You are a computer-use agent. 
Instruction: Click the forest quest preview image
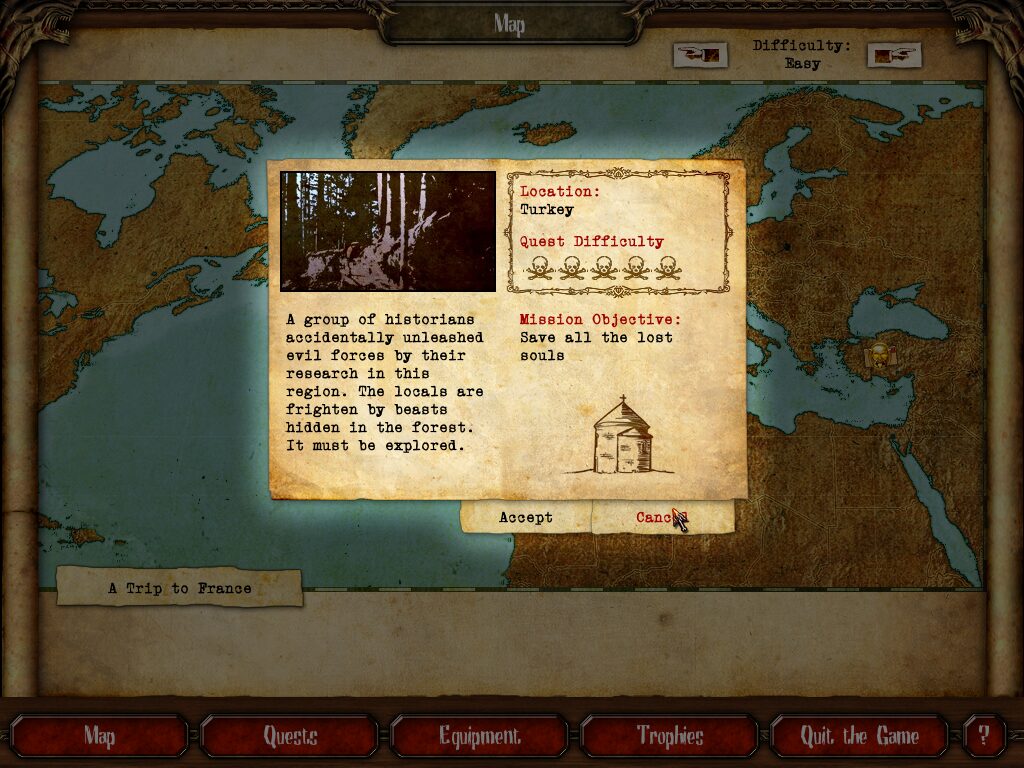point(388,231)
